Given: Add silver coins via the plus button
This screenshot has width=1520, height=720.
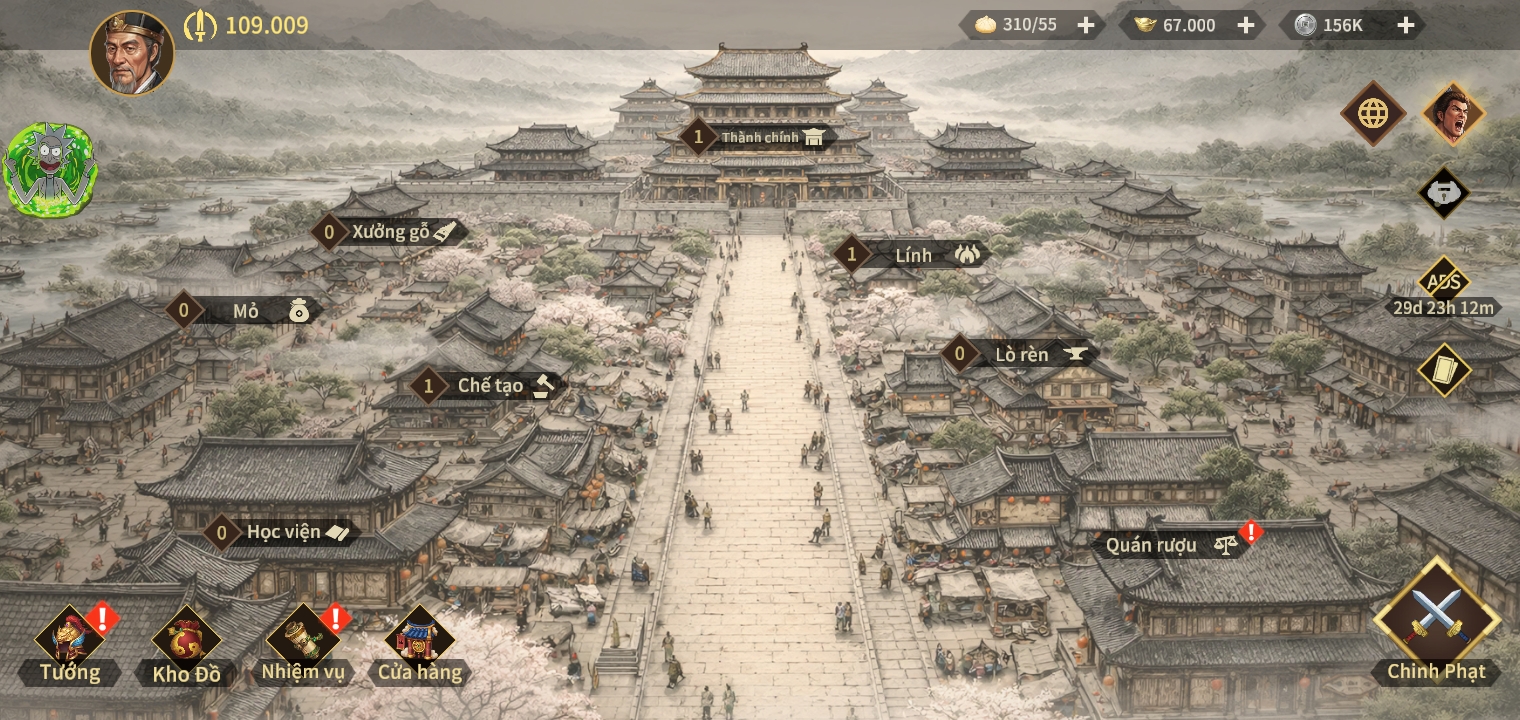Looking at the screenshot, I should click(x=1405, y=25).
